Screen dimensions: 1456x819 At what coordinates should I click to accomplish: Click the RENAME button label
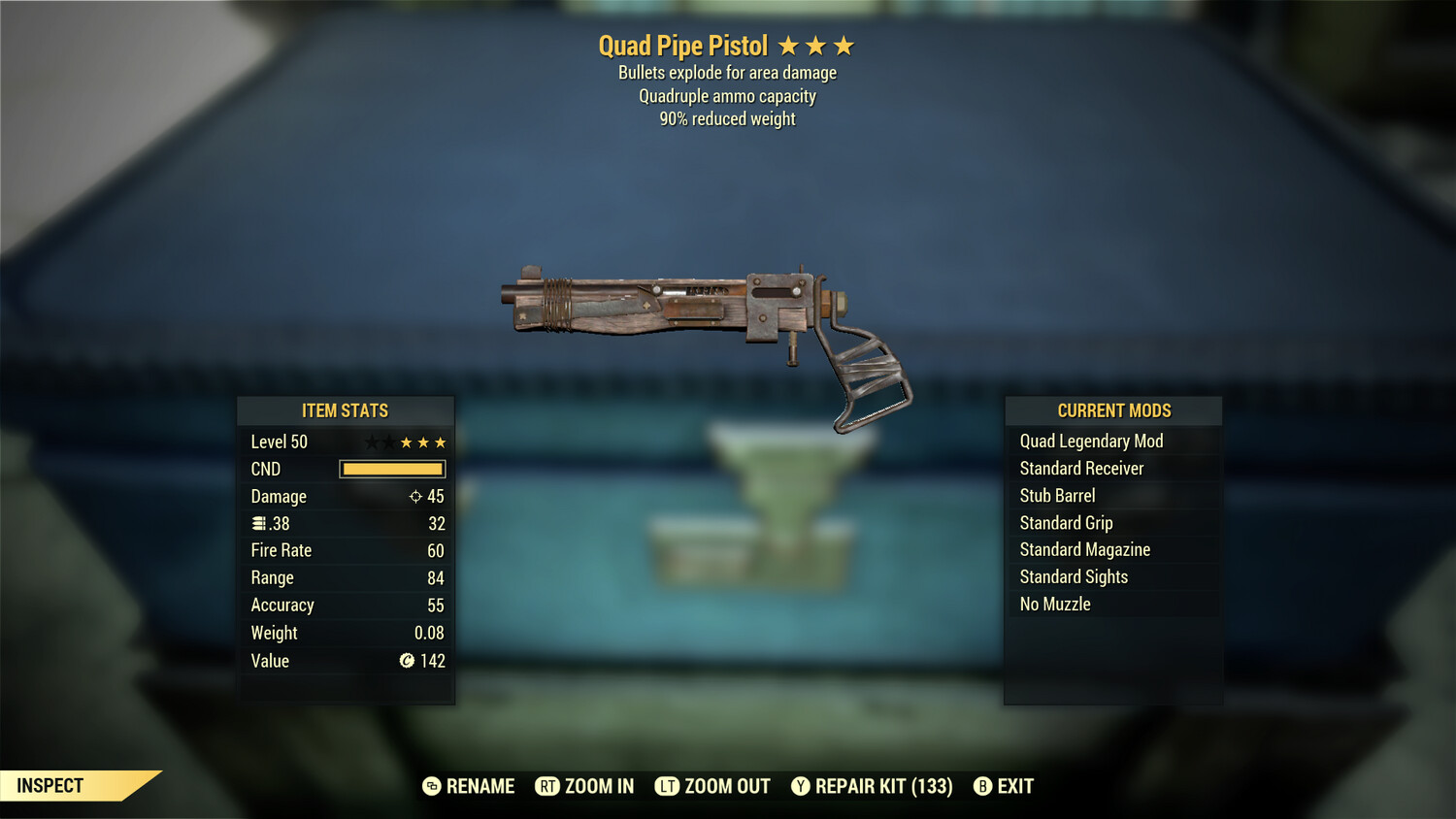tap(480, 786)
